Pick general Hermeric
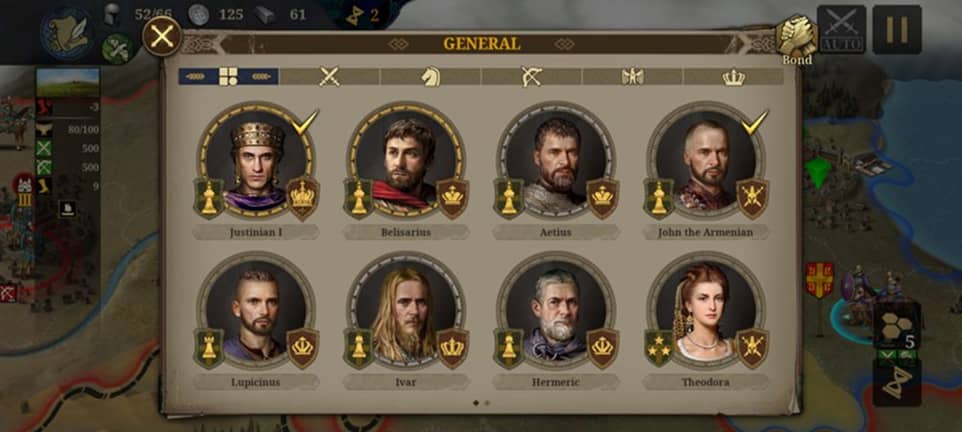Screen dimensions: 962x432 coord(556,314)
